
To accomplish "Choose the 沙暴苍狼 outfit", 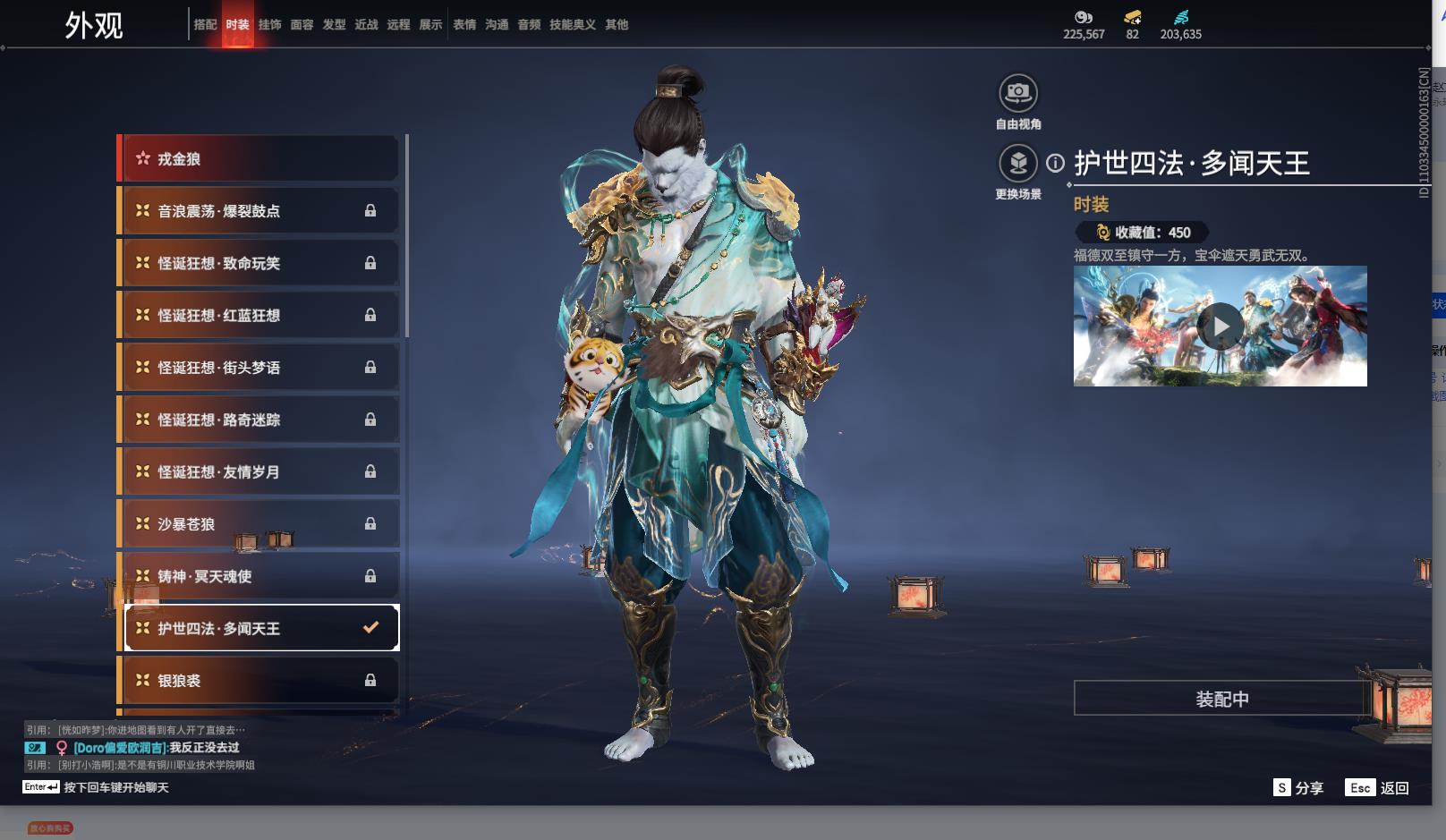I will click(259, 524).
